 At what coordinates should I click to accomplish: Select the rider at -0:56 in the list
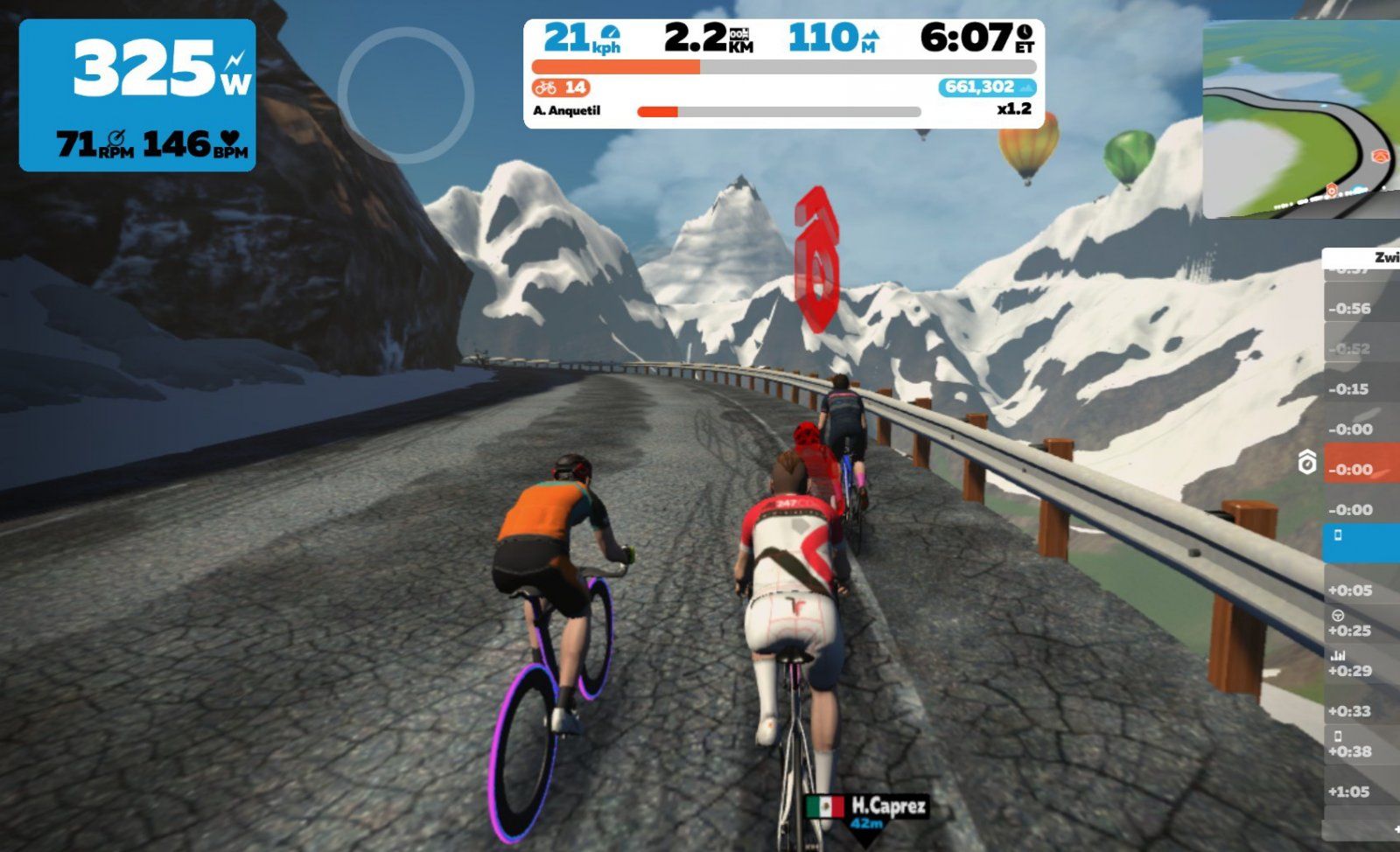[x=1361, y=309]
